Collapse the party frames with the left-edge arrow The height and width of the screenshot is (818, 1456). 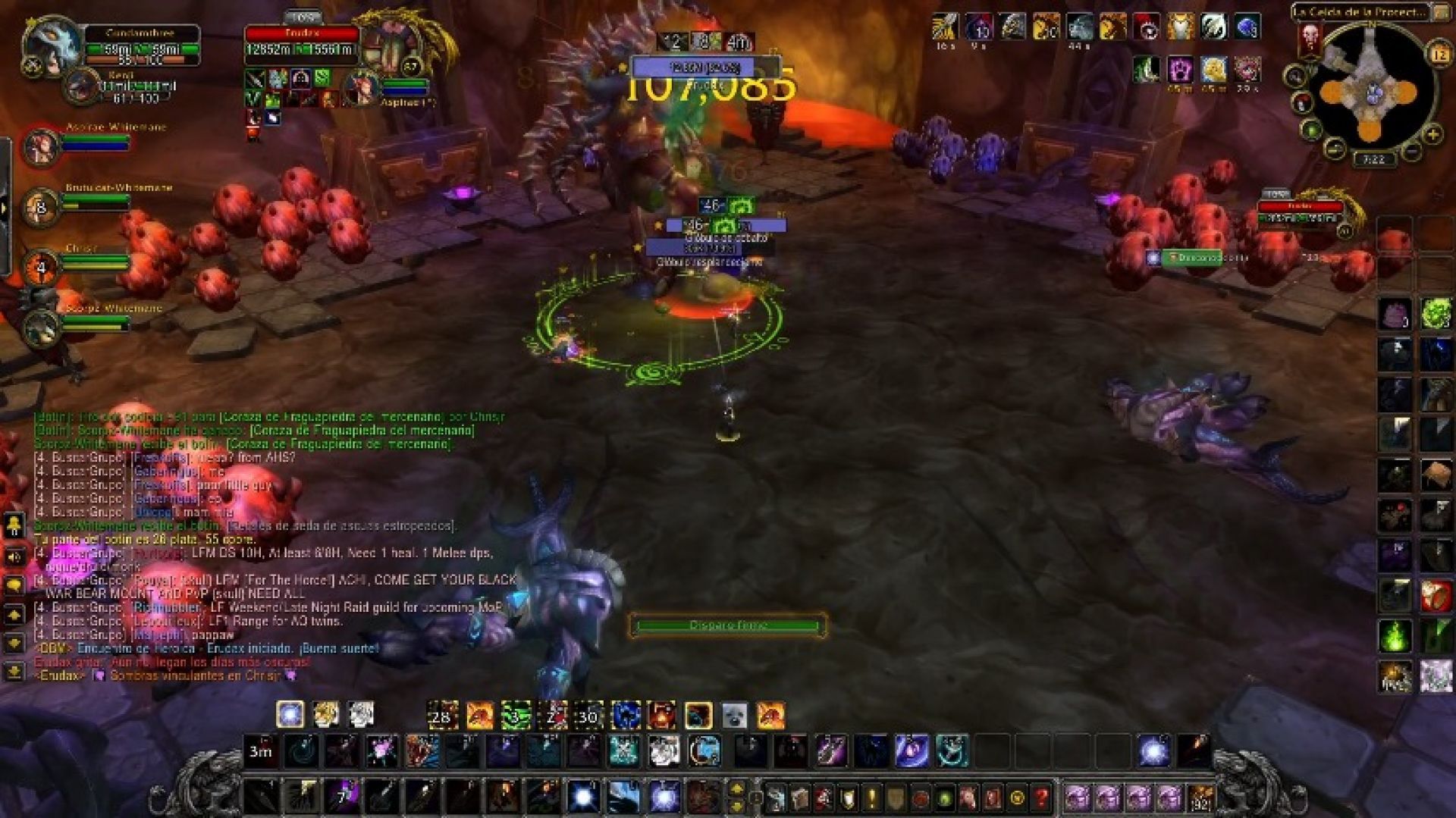(5, 205)
